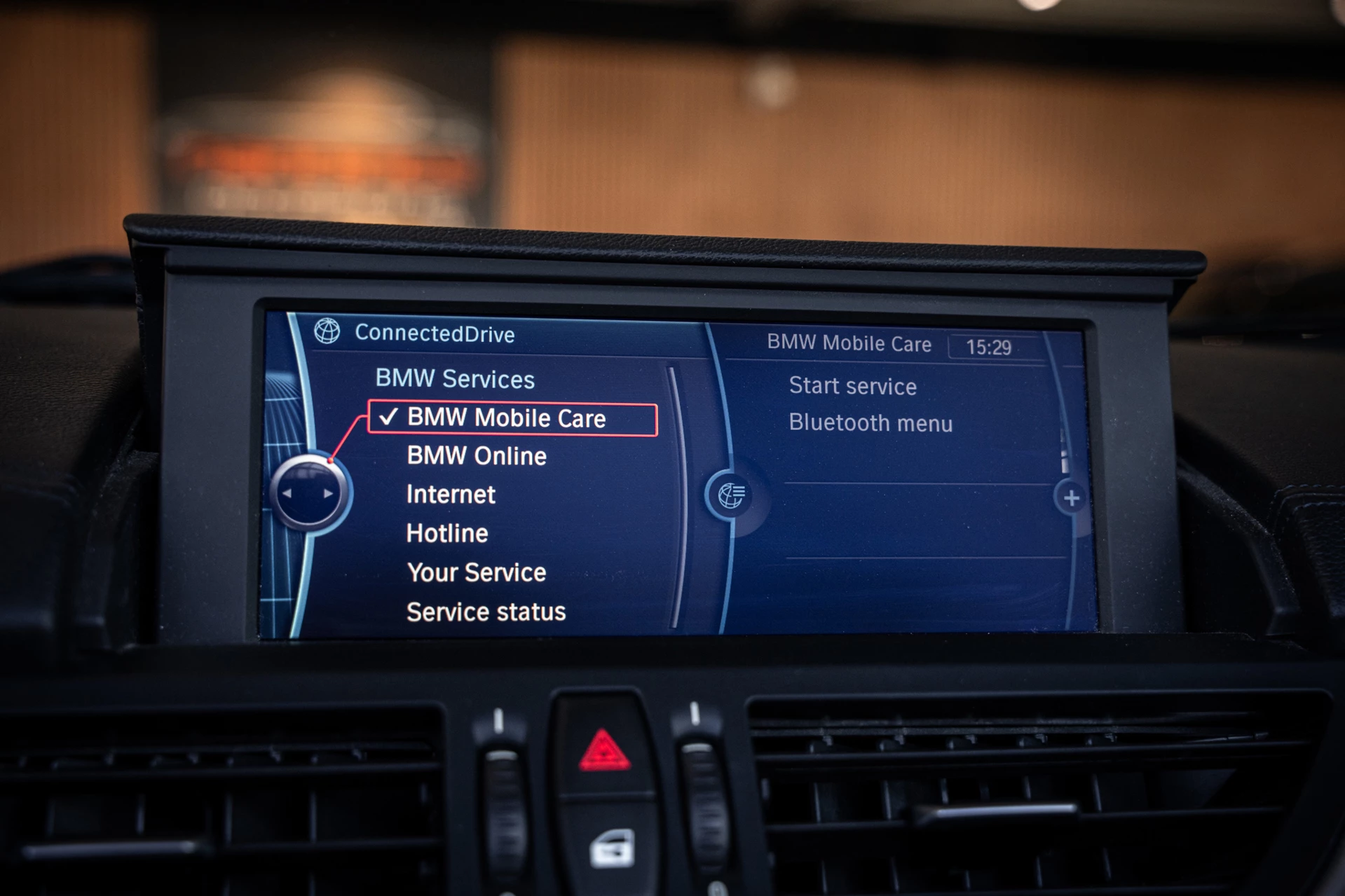Image resolution: width=1345 pixels, height=896 pixels.
Task: Open the Bluetooth menu option
Action: pos(871,423)
